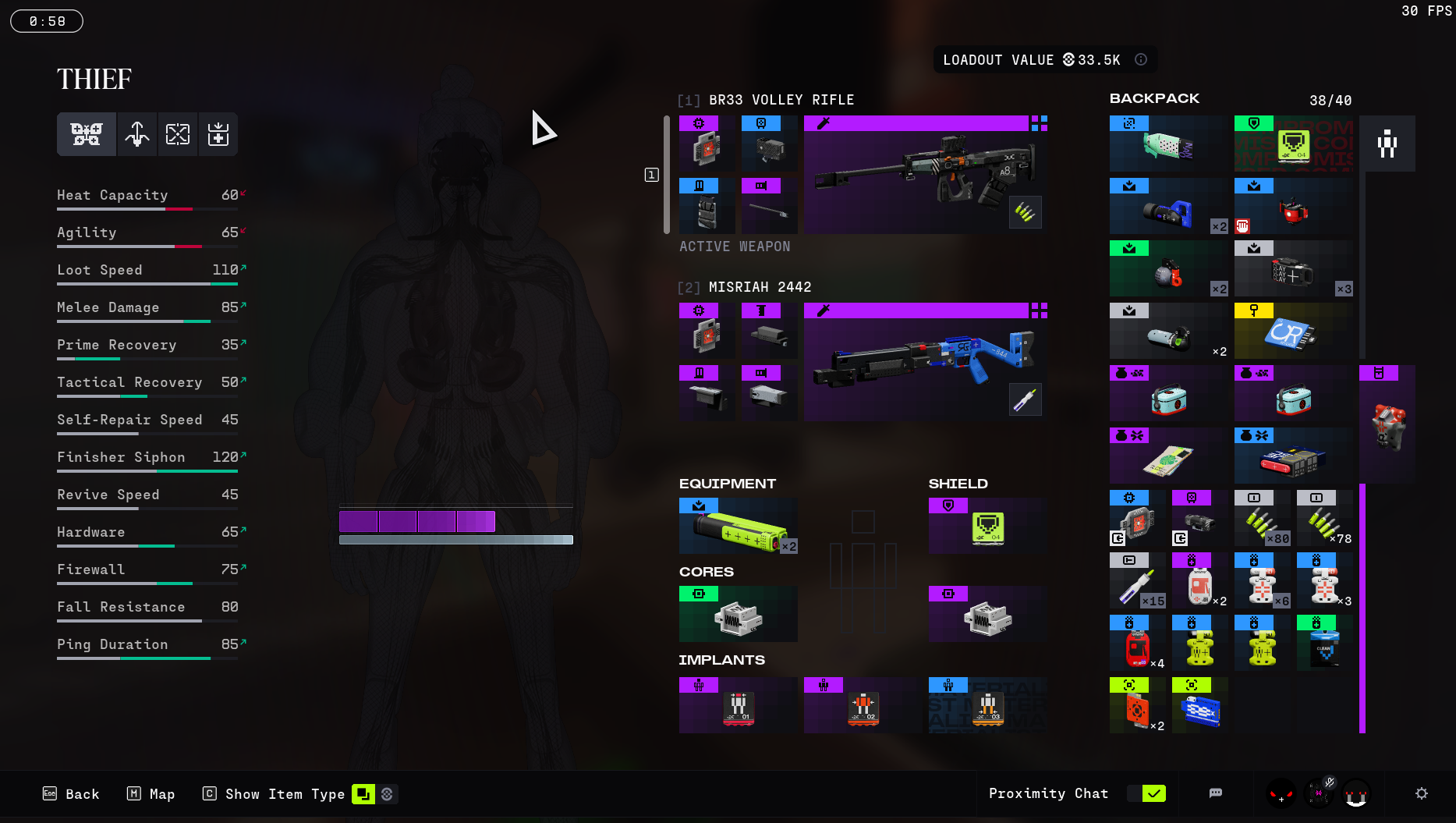Open the character figure tab beside backpack
1456x823 pixels.
pos(1387,144)
